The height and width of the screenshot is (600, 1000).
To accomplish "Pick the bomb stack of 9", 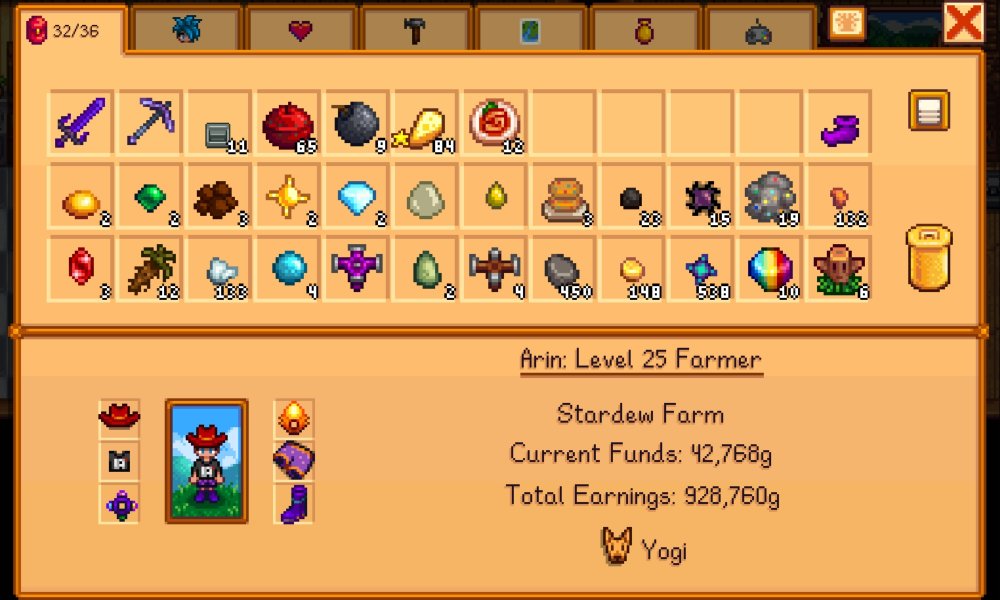I will 356,123.
